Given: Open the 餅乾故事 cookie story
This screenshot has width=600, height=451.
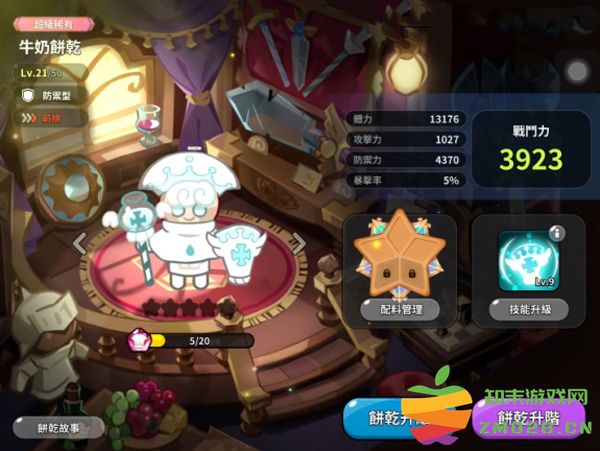Looking at the screenshot, I should [x=59, y=427].
